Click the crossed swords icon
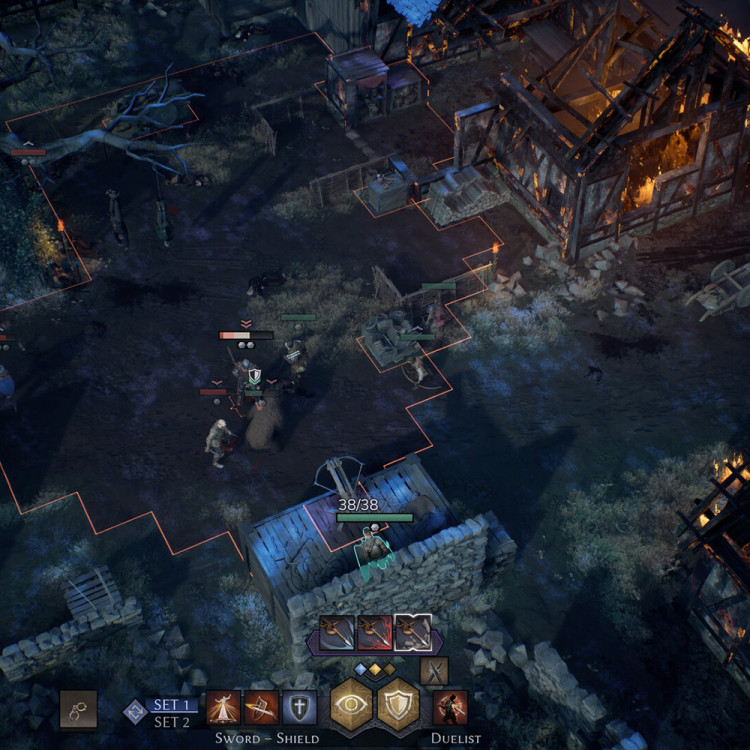Viewport: 750px width, 750px height. tap(434, 670)
